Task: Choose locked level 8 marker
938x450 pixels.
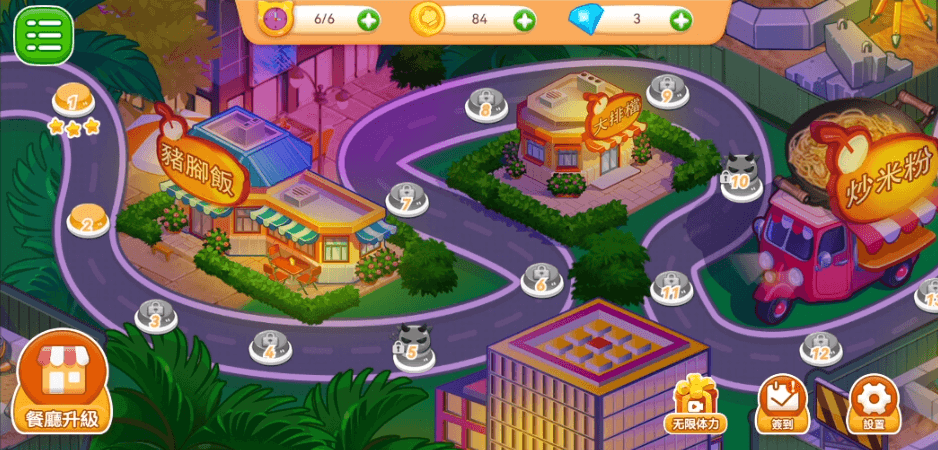Action: pos(486,105)
